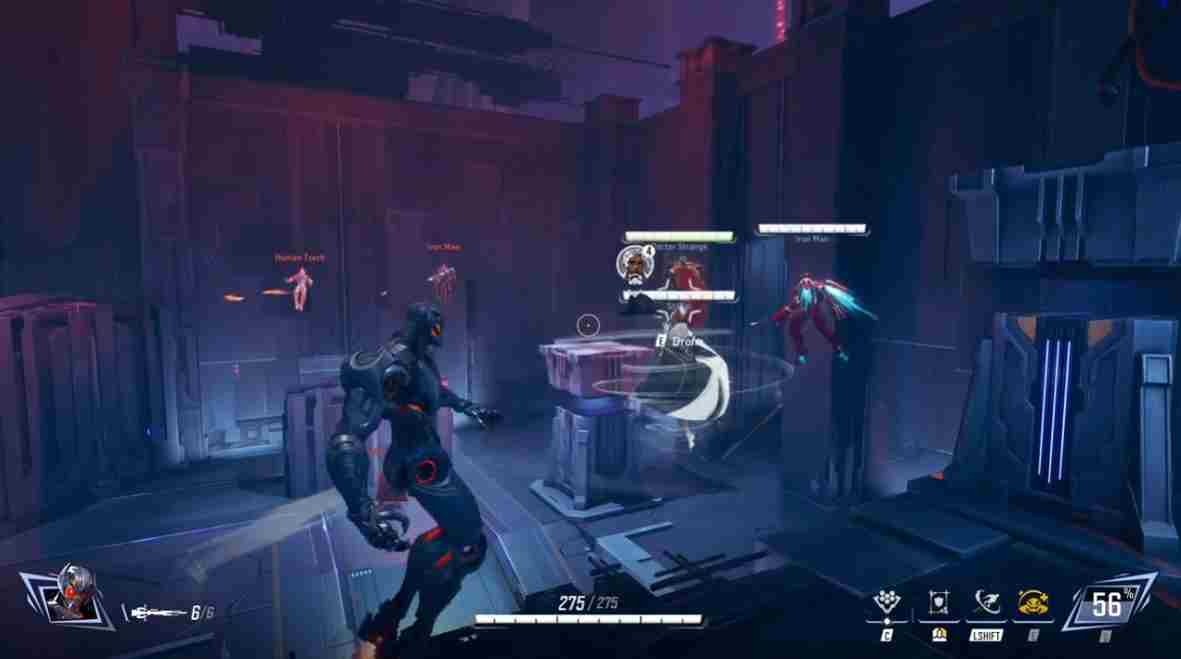Click the 56% ultimate charge meter

(x=1106, y=603)
